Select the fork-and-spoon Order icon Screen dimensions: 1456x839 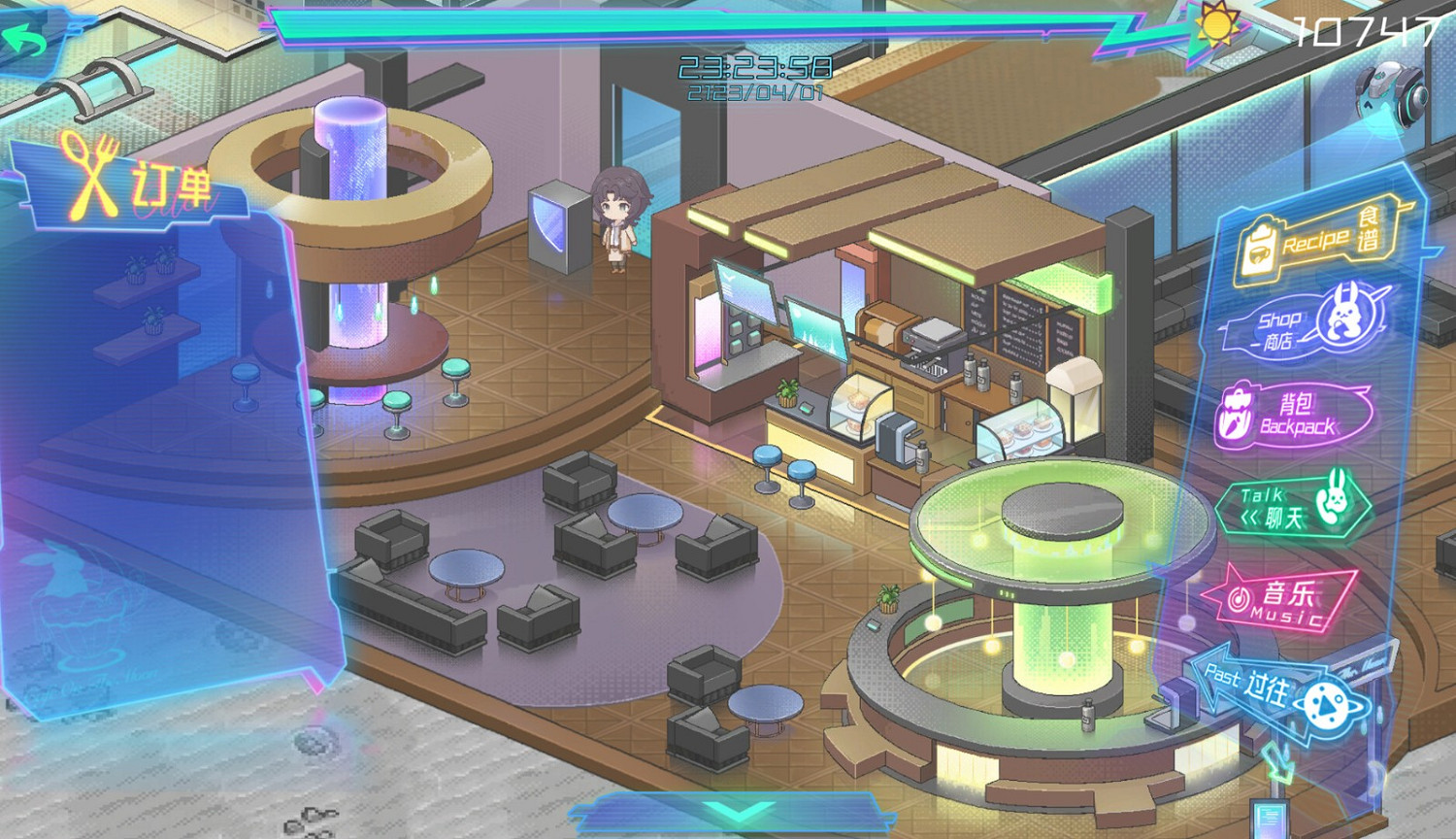click(92, 173)
